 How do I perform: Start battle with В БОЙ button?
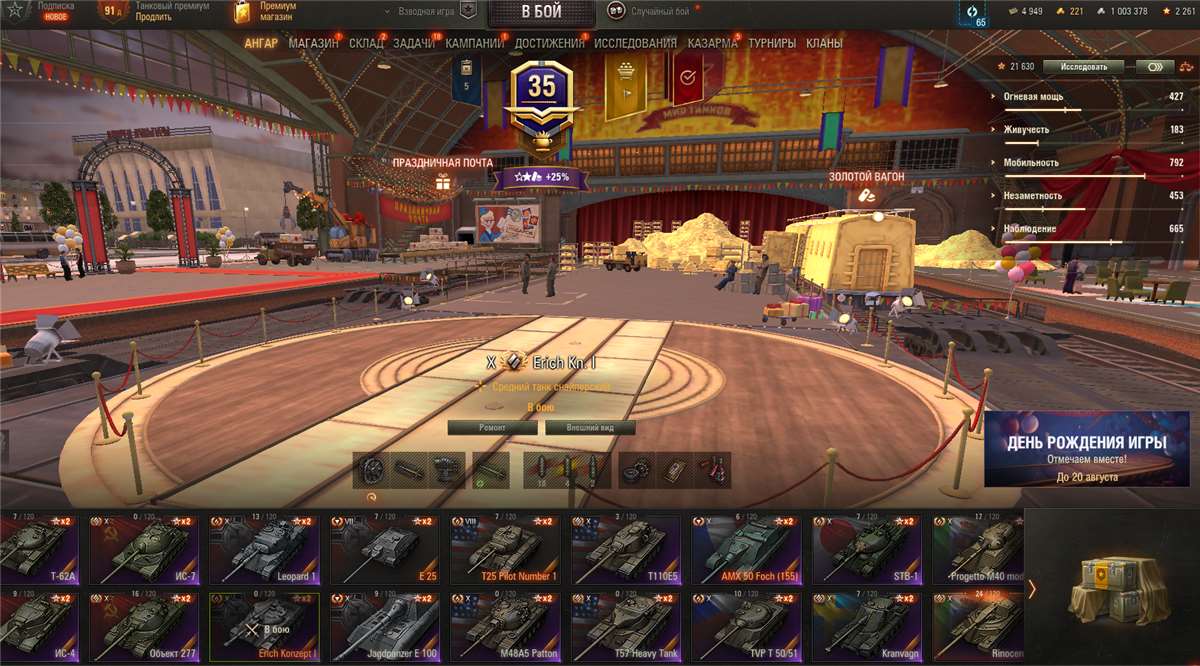(541, 13)
